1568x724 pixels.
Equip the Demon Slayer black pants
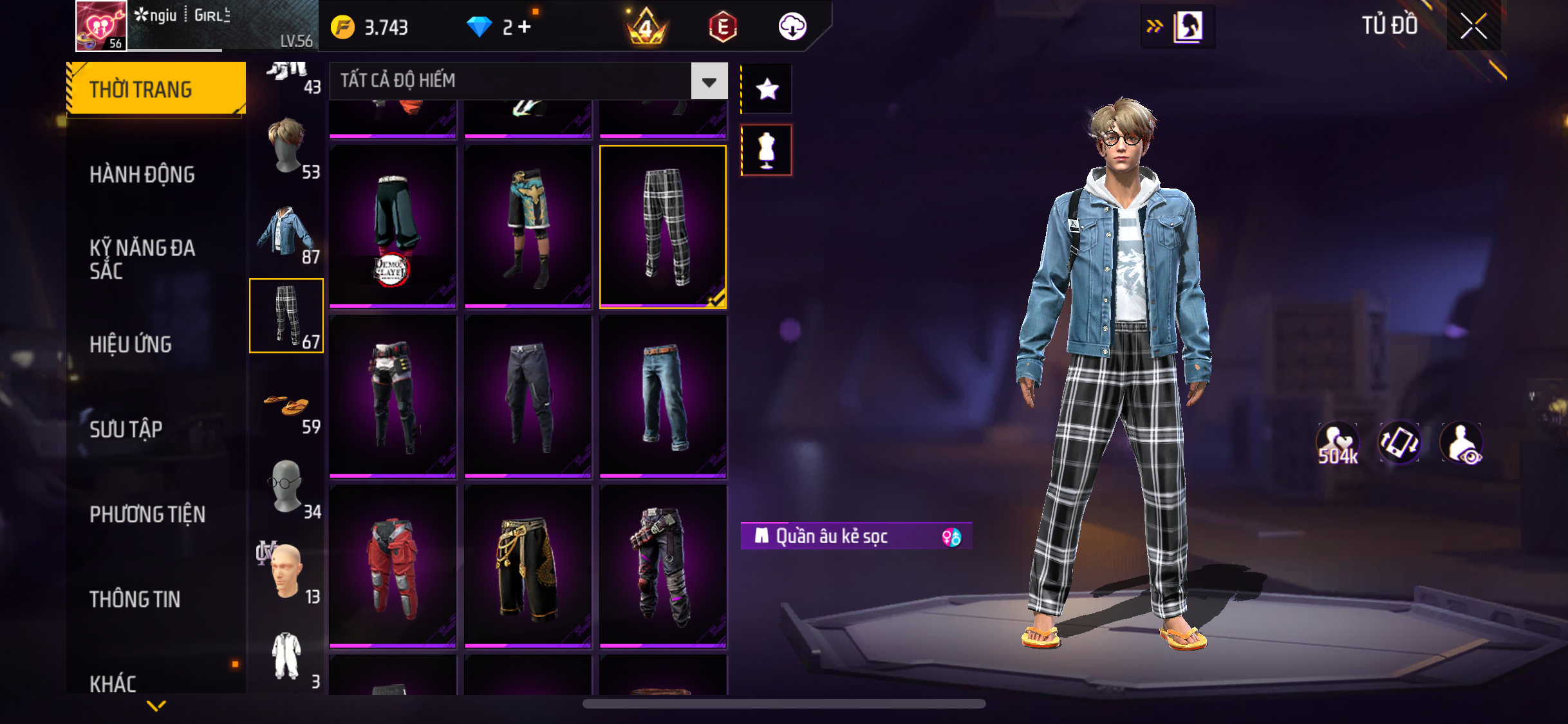point(393,225)
